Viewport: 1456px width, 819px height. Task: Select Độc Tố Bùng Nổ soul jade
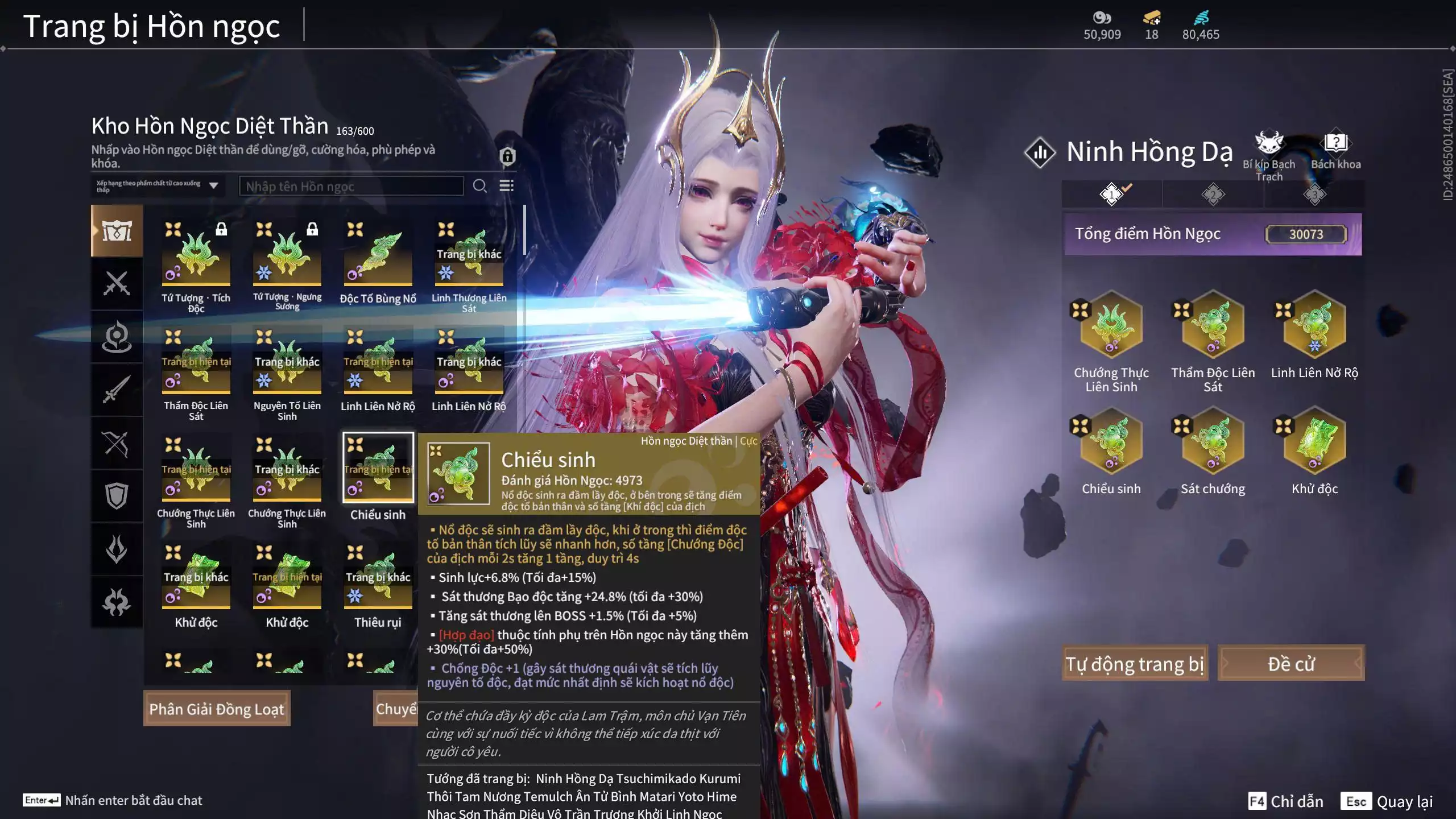tap(378, 255)
